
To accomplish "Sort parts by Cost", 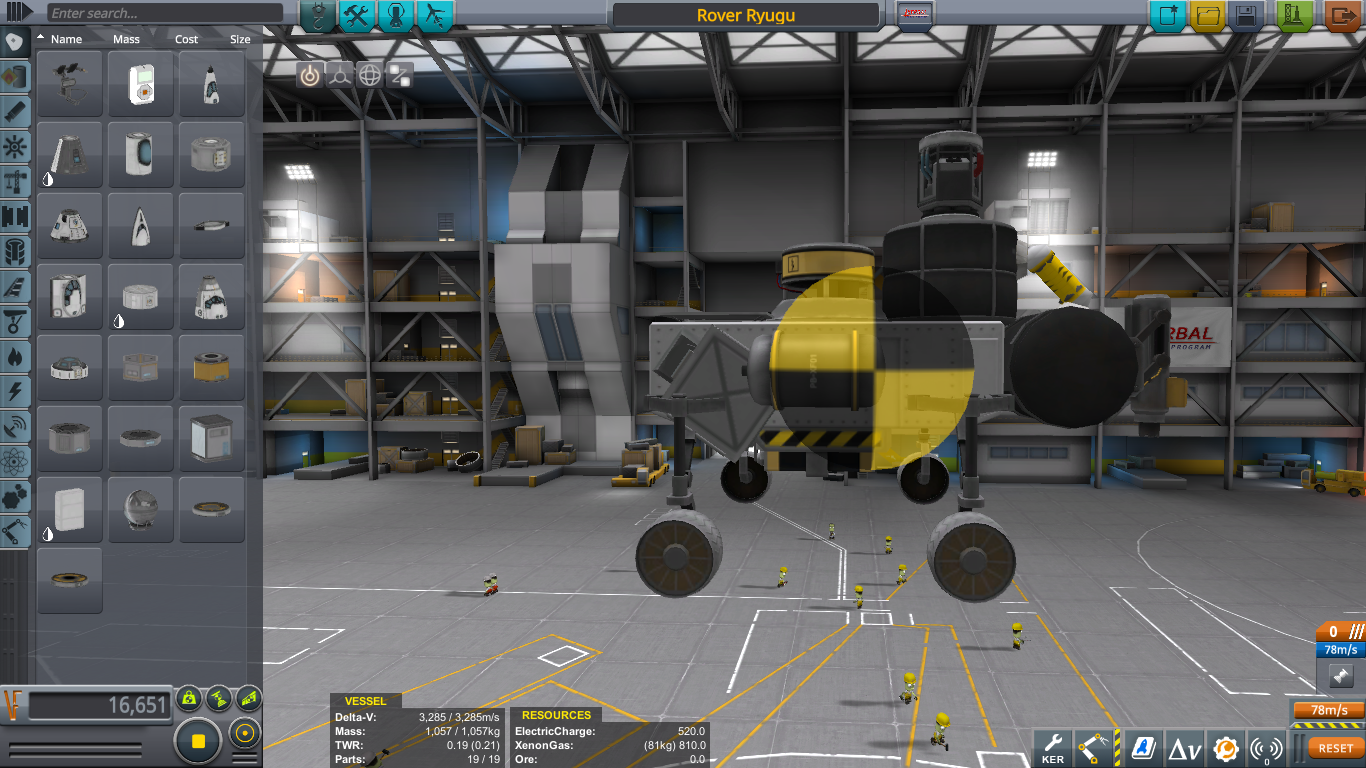I will [x=187, y=39].
